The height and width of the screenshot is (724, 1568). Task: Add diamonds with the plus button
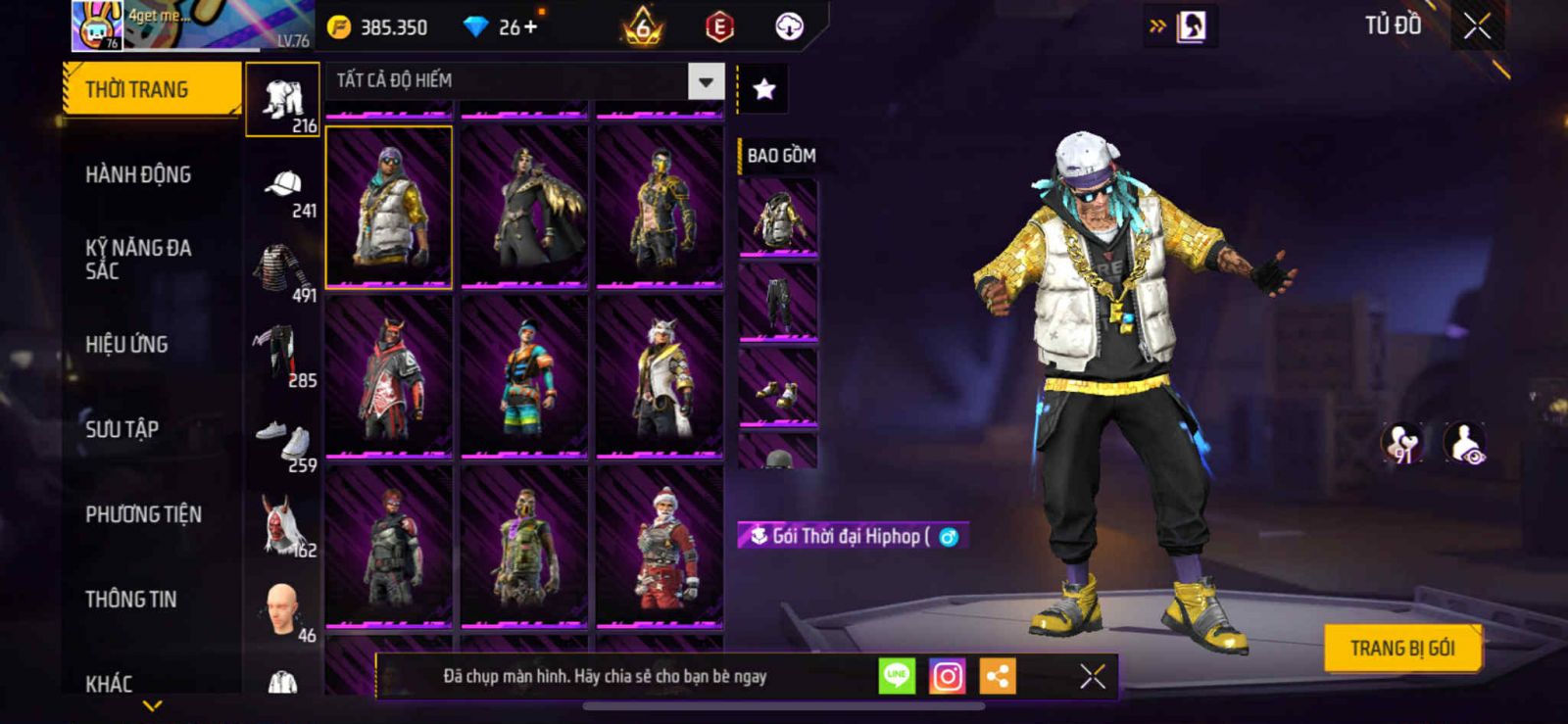coord(530,27)
